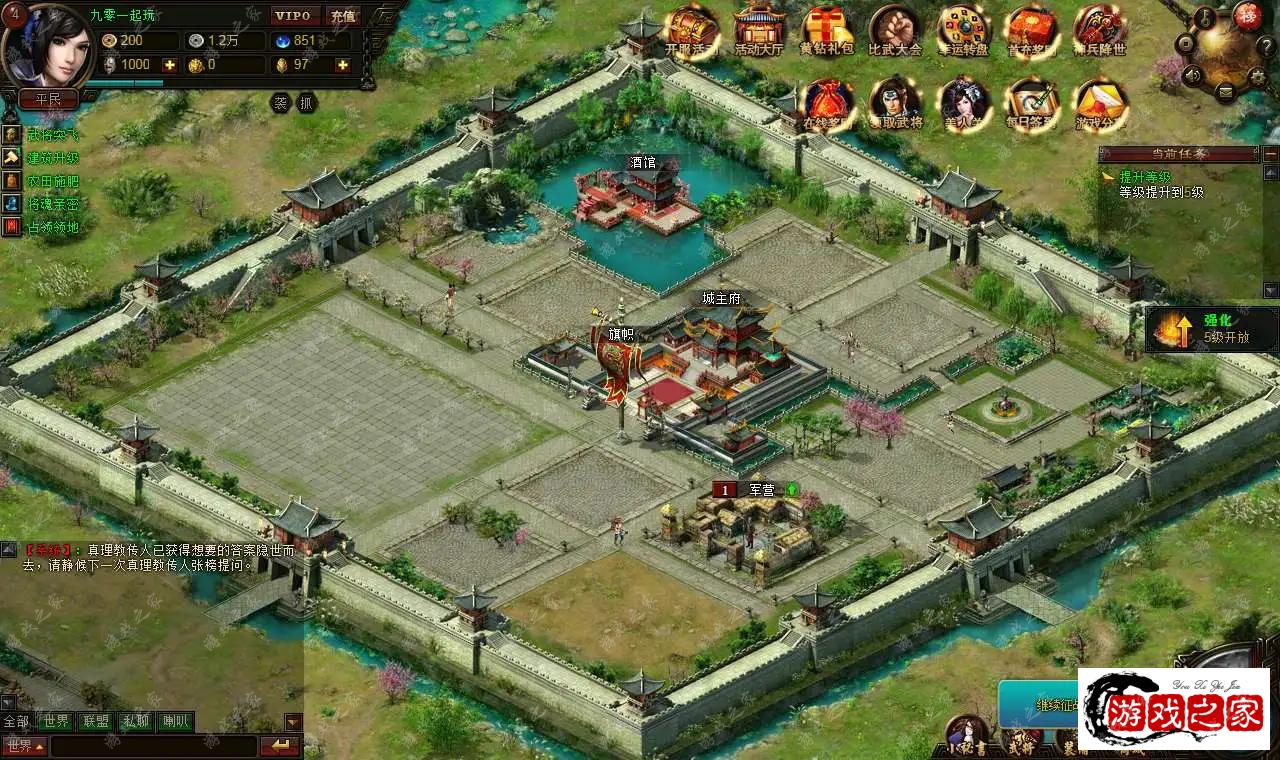The height and width of the screenshot is (760, 1280).
Task: Claim a general via the warrior portrait icon
Action: point(894,101)
